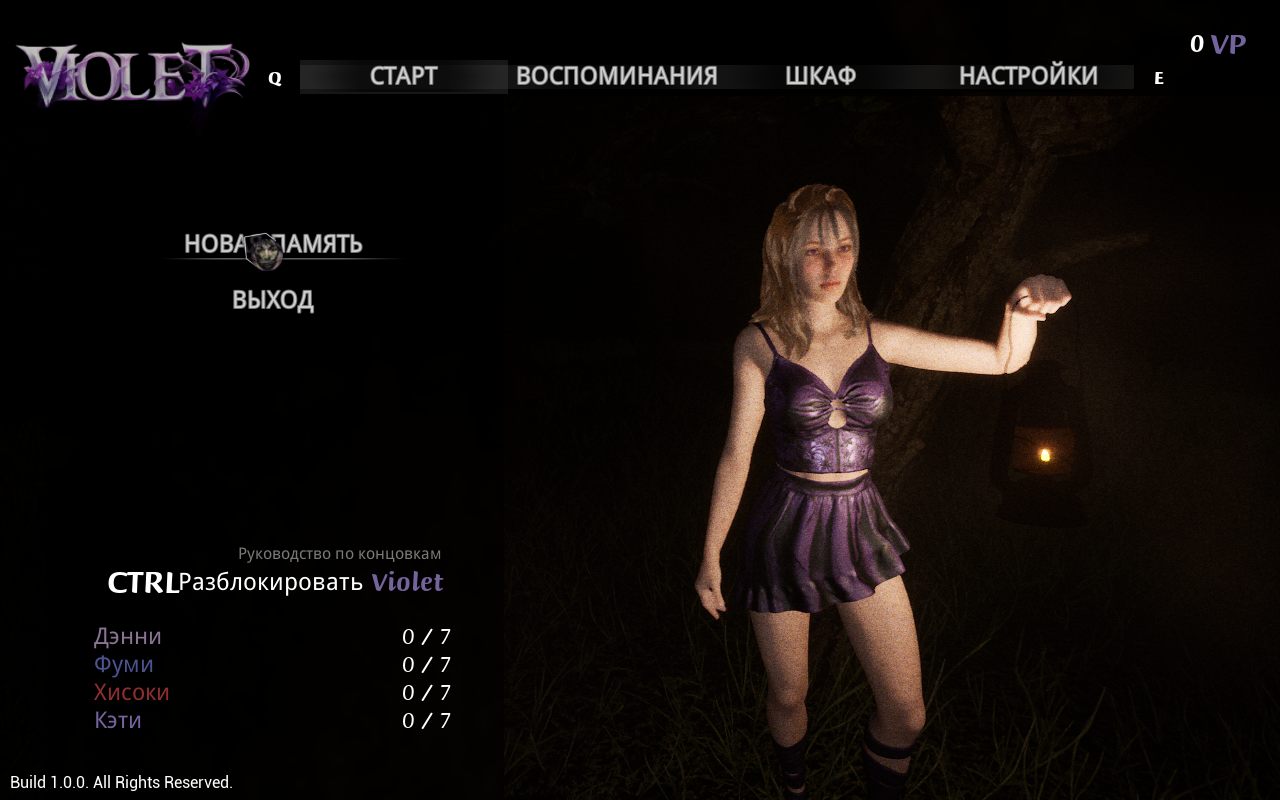Open Руководство по концовкам guide
The width and height of the screenshot is (1280, 800).
[339, 553]
